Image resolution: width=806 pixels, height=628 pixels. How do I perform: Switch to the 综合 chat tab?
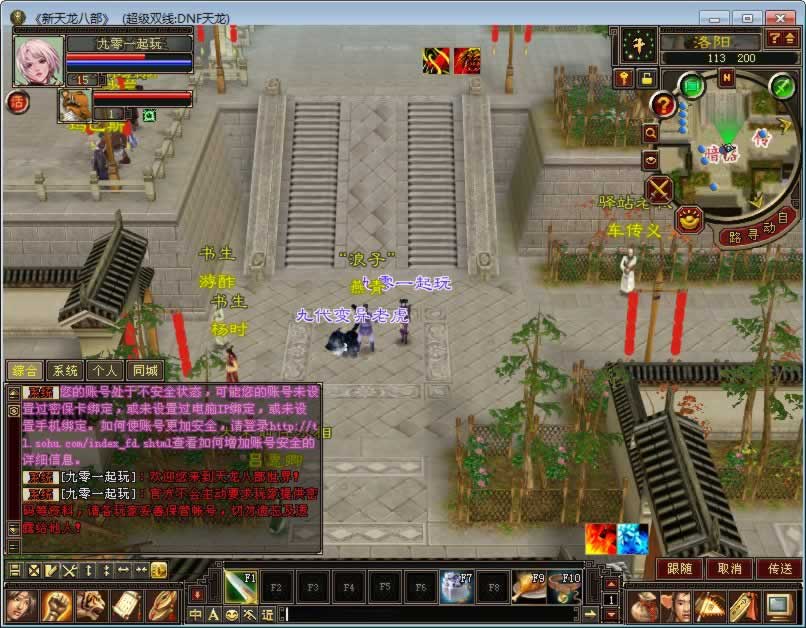[x=25, y=371]
